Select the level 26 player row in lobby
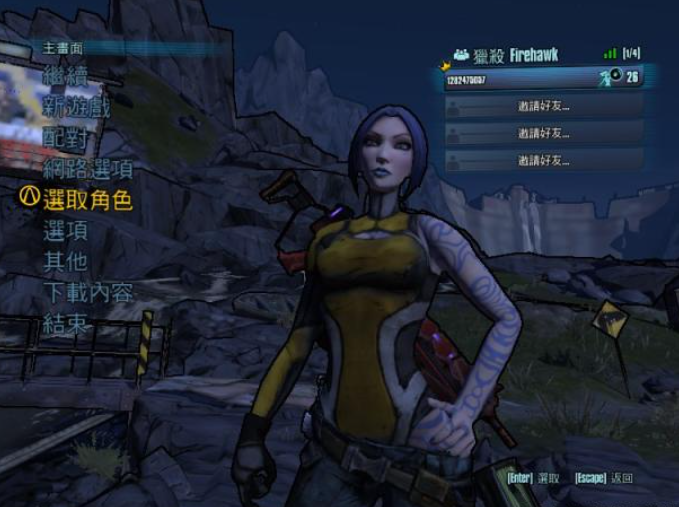This screenshot has height=507, width=679. coord(543,78)
